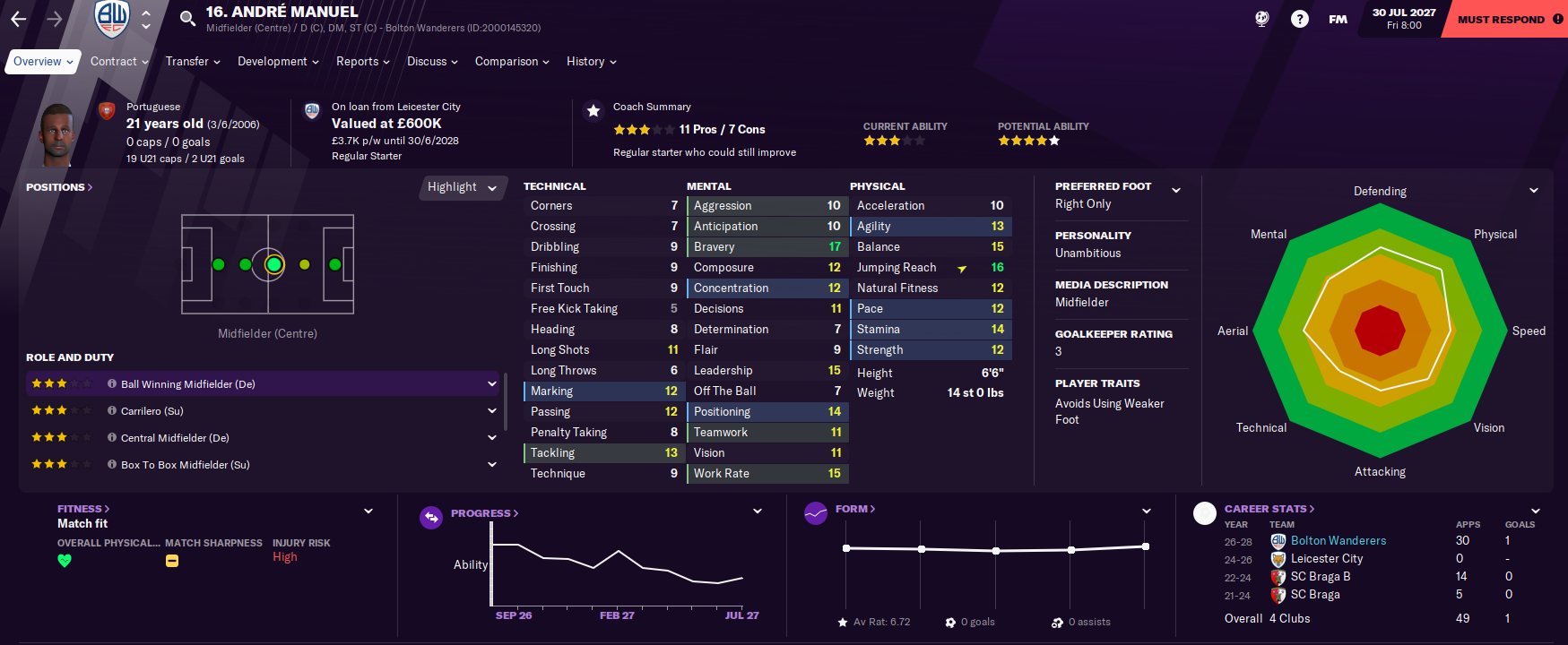This screenshot has height=645, width=1568.
Task: Go back with the left arrow
Action: tap(19, 19)
